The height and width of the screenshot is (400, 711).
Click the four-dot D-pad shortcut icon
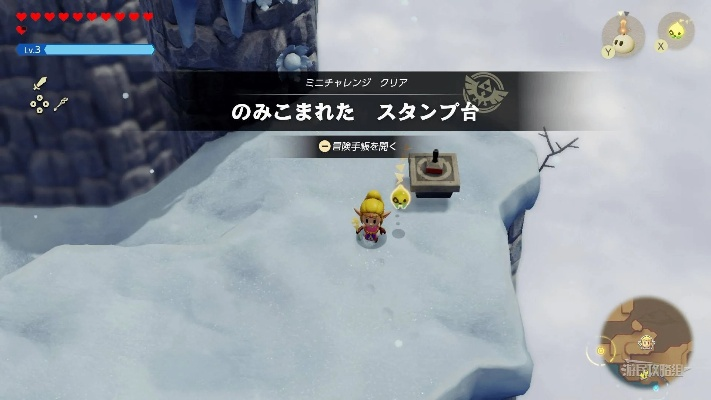39,103
